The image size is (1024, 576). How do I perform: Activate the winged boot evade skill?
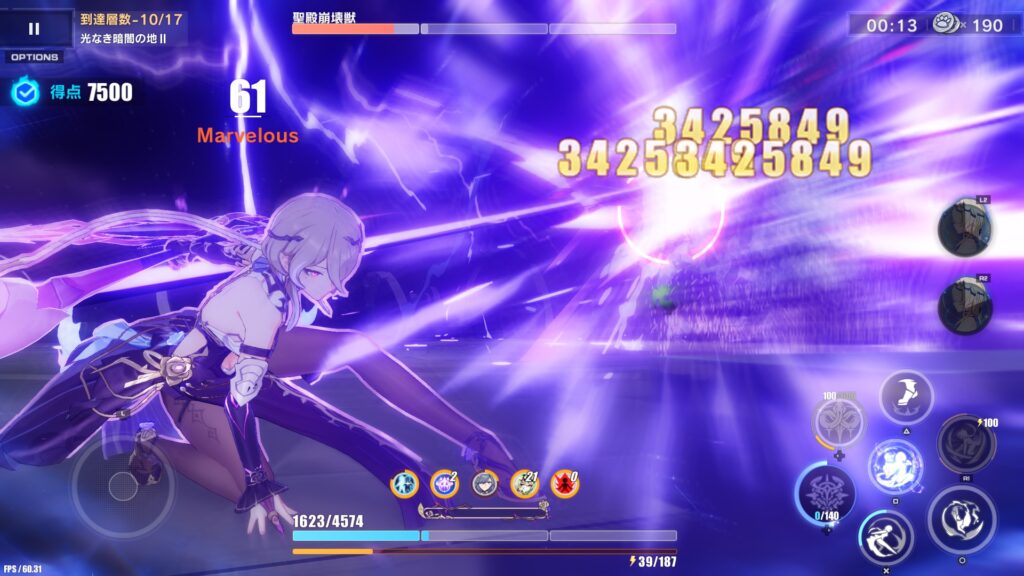point(906,397)
